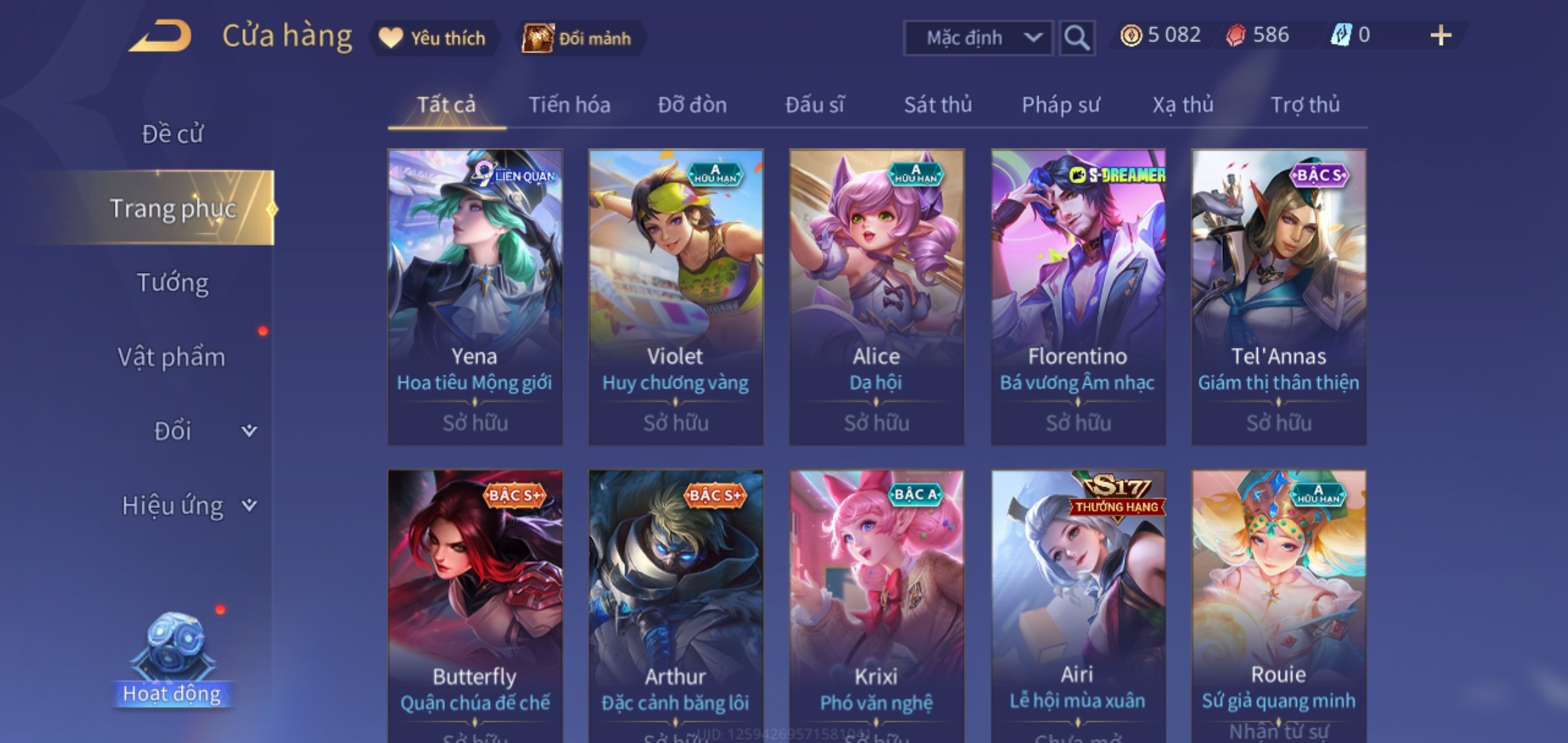The image size is (1568, 743).
Task: Choose the Florentino Bá vương Âm nhạc skin
Action: pos(1078,296)
